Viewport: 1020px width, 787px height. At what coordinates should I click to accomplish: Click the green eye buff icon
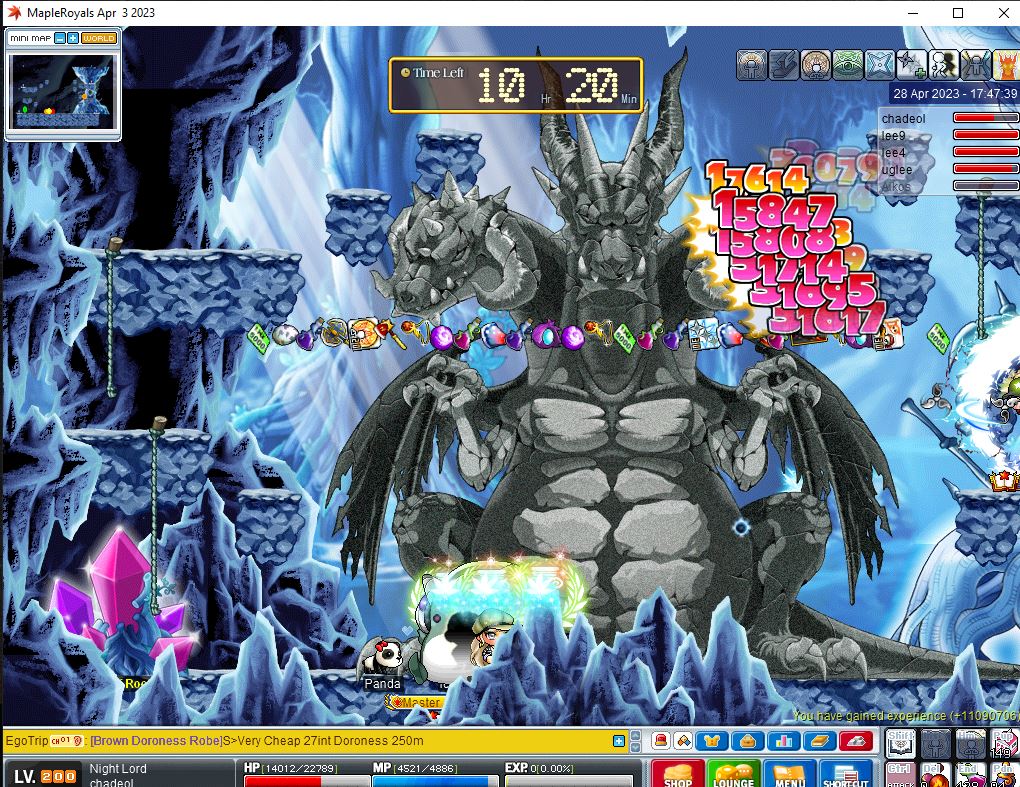click(848, 65)
